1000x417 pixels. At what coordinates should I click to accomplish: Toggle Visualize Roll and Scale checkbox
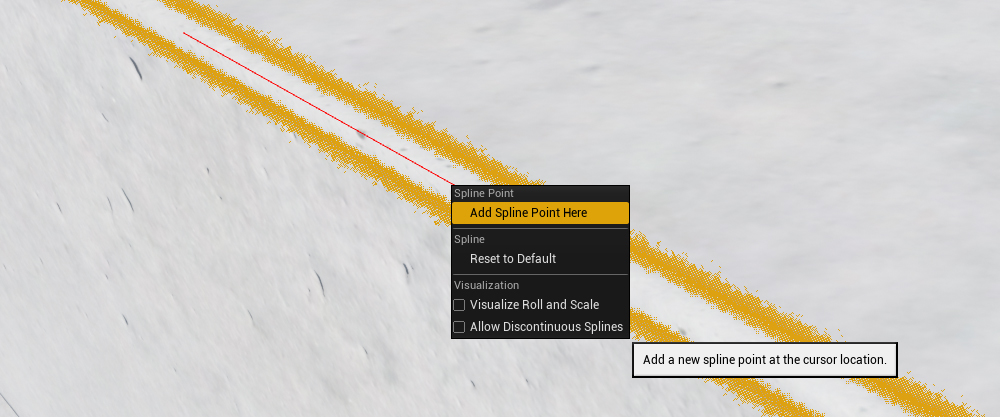pyautogui.click(x=460, y=305)
